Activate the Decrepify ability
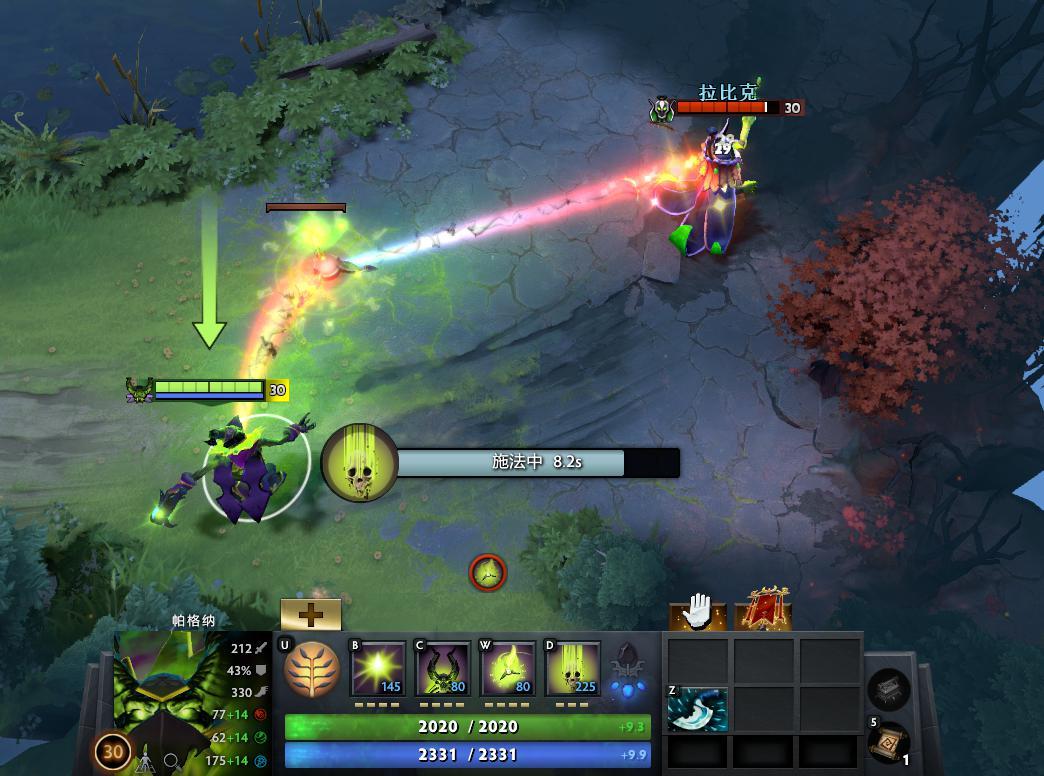The image size is (1044, 776). (443, 668)
